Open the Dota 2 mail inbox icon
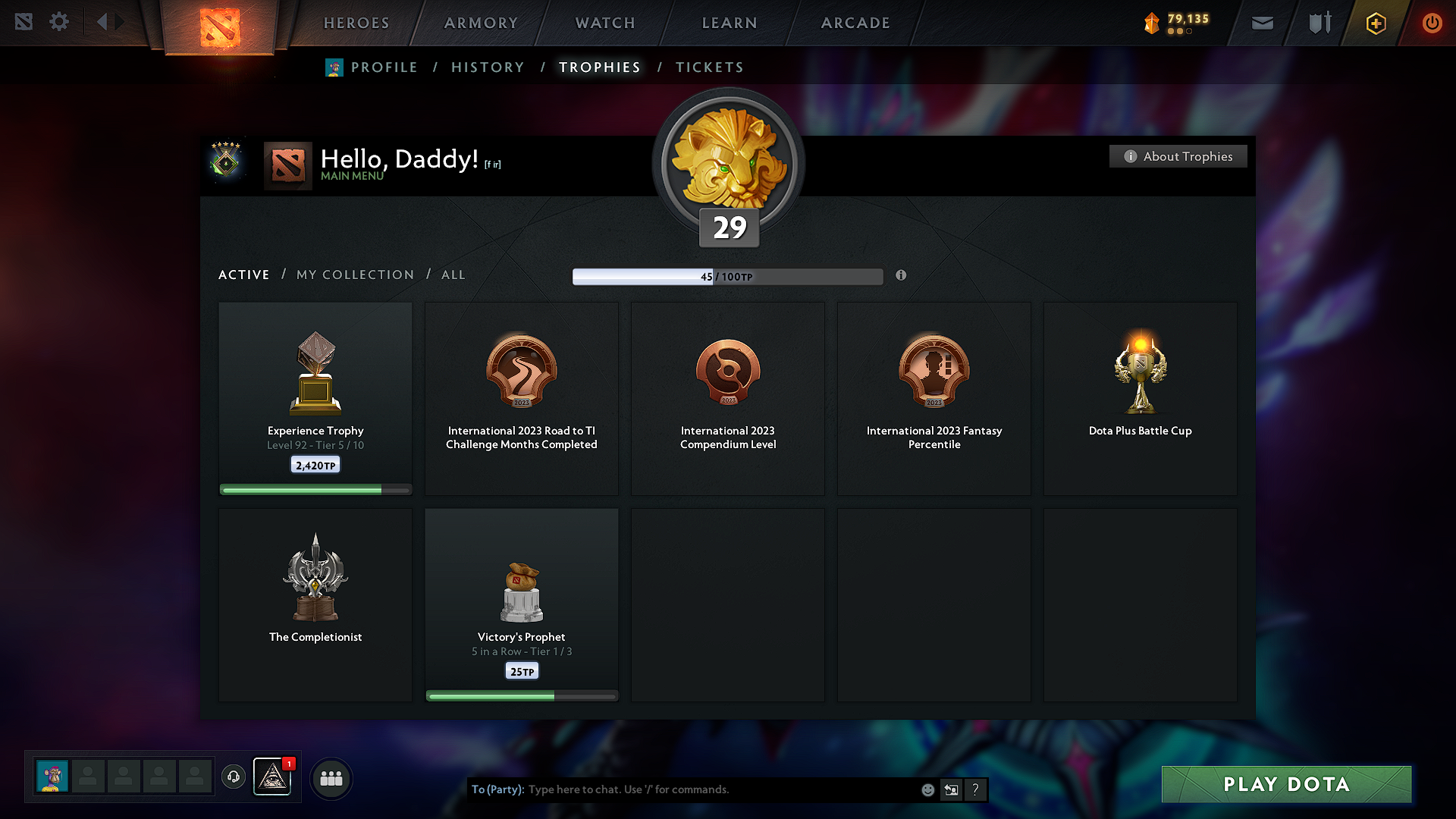The image size is (1456, 819). (1262, 22)
